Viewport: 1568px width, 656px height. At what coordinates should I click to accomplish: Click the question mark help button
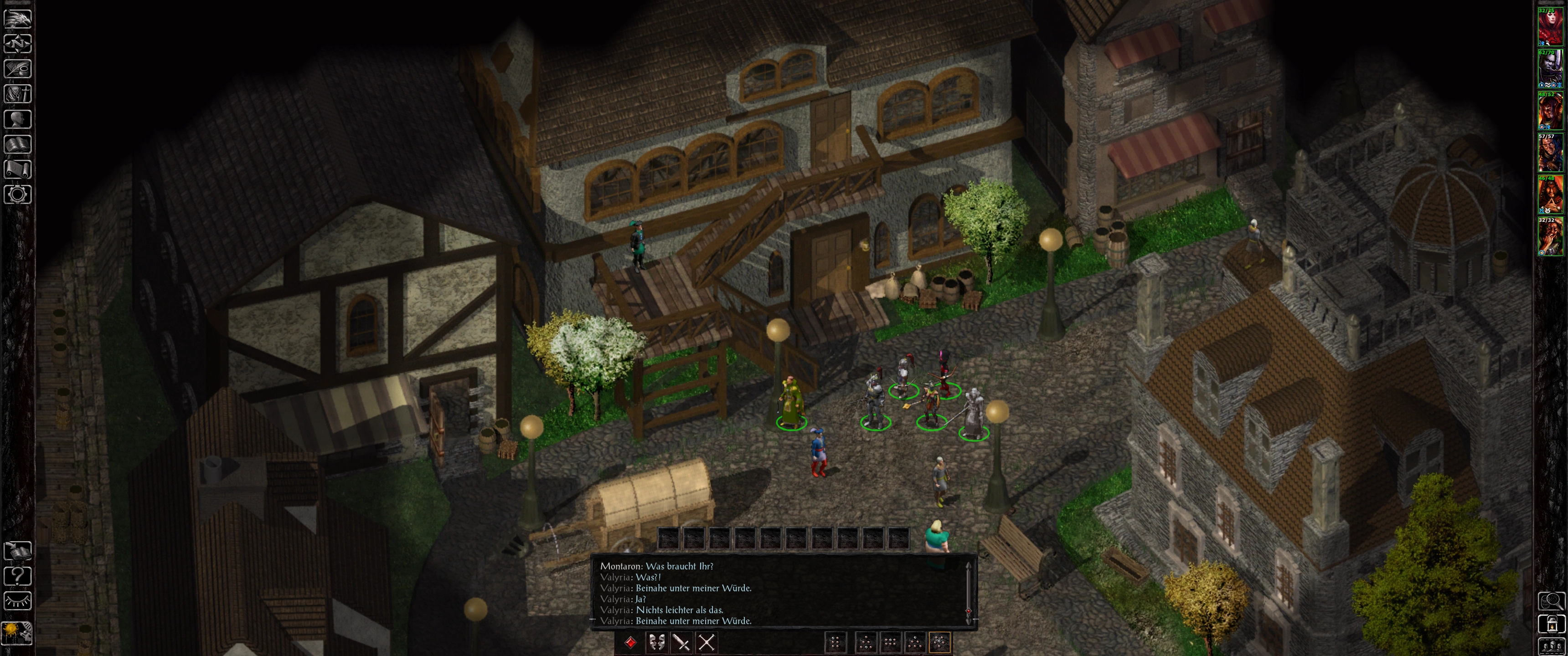click(x=18, y=575)
